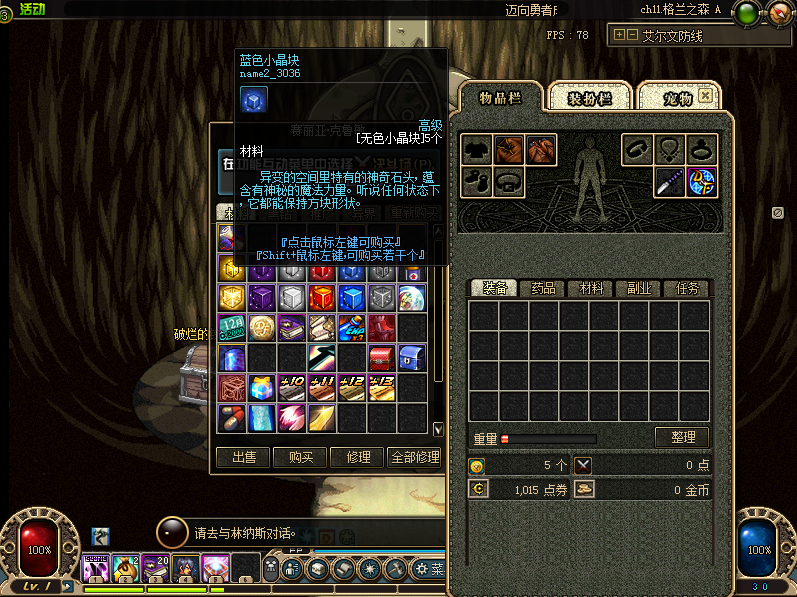Select the 修理 (Repair) button
This screenshot has width=797, height=597.
[x=357, y=457]
